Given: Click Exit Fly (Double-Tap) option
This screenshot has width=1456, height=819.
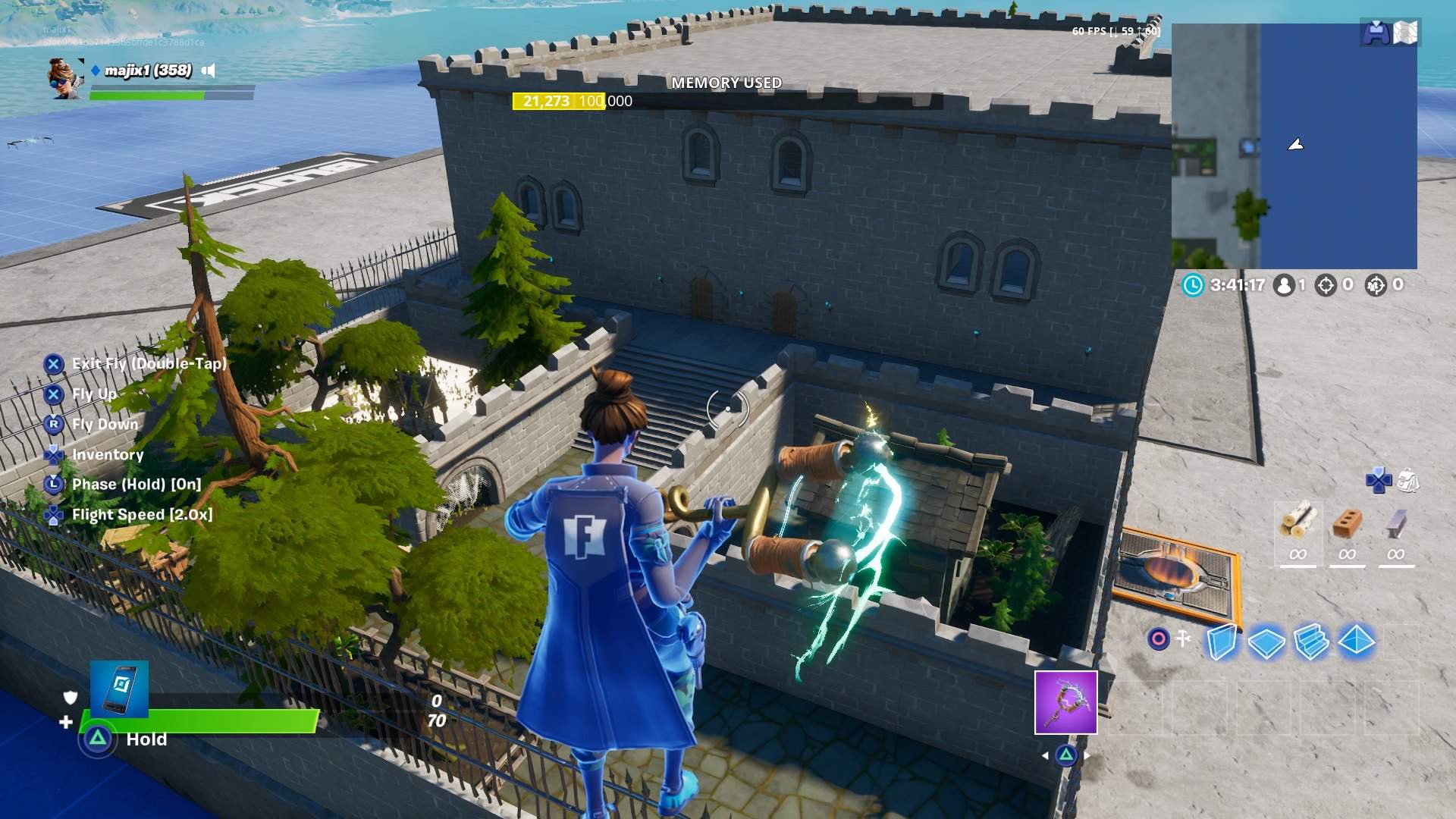Looking at the screenshot, I should (148, 364).
